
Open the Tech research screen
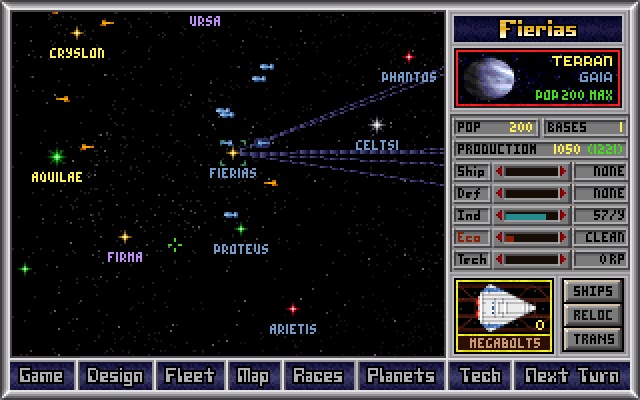click(x=480, y=376)
